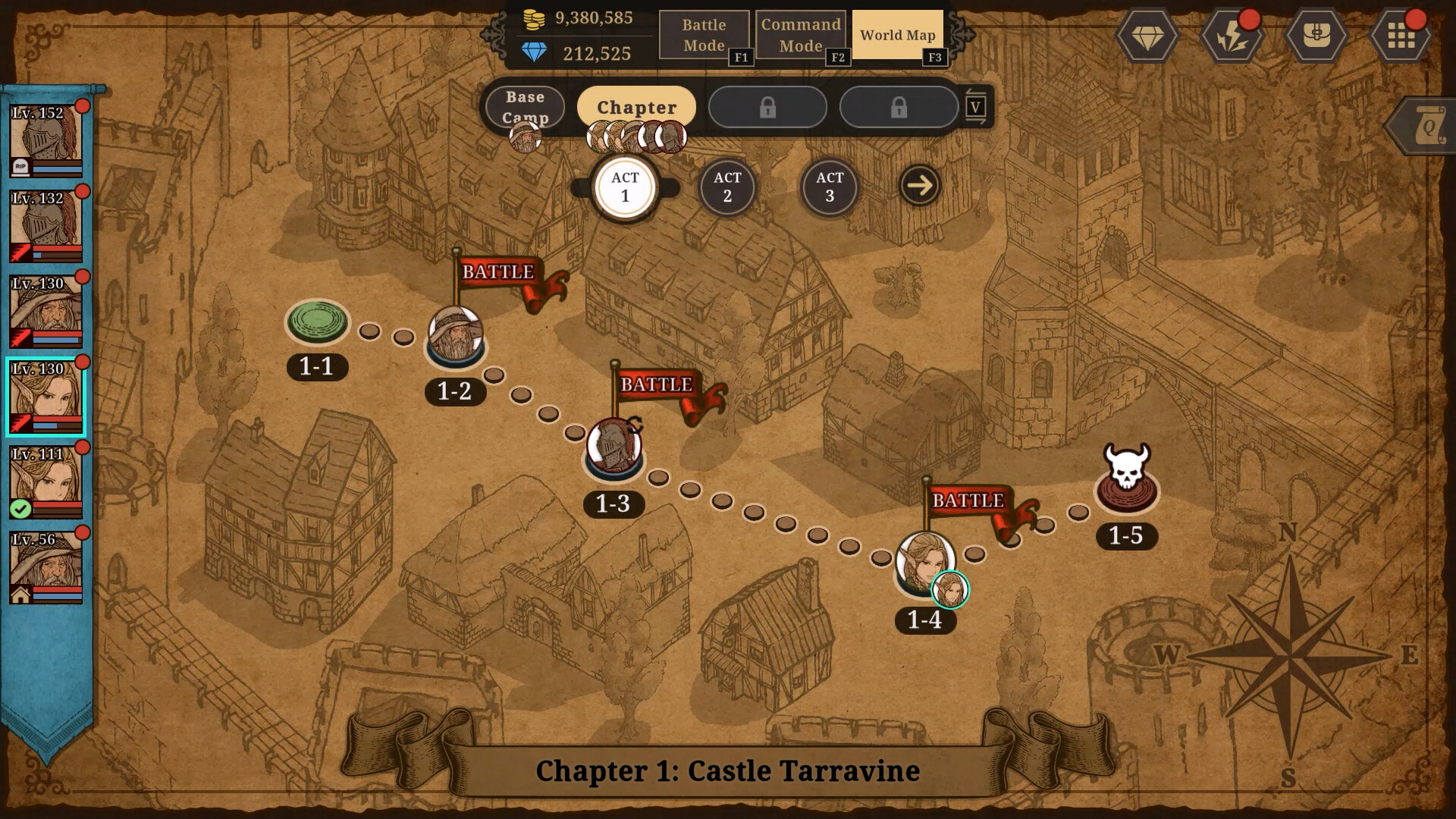Go to Base Camp
Viewport: 1456px width, 819px height.
(x=523, y=107)
